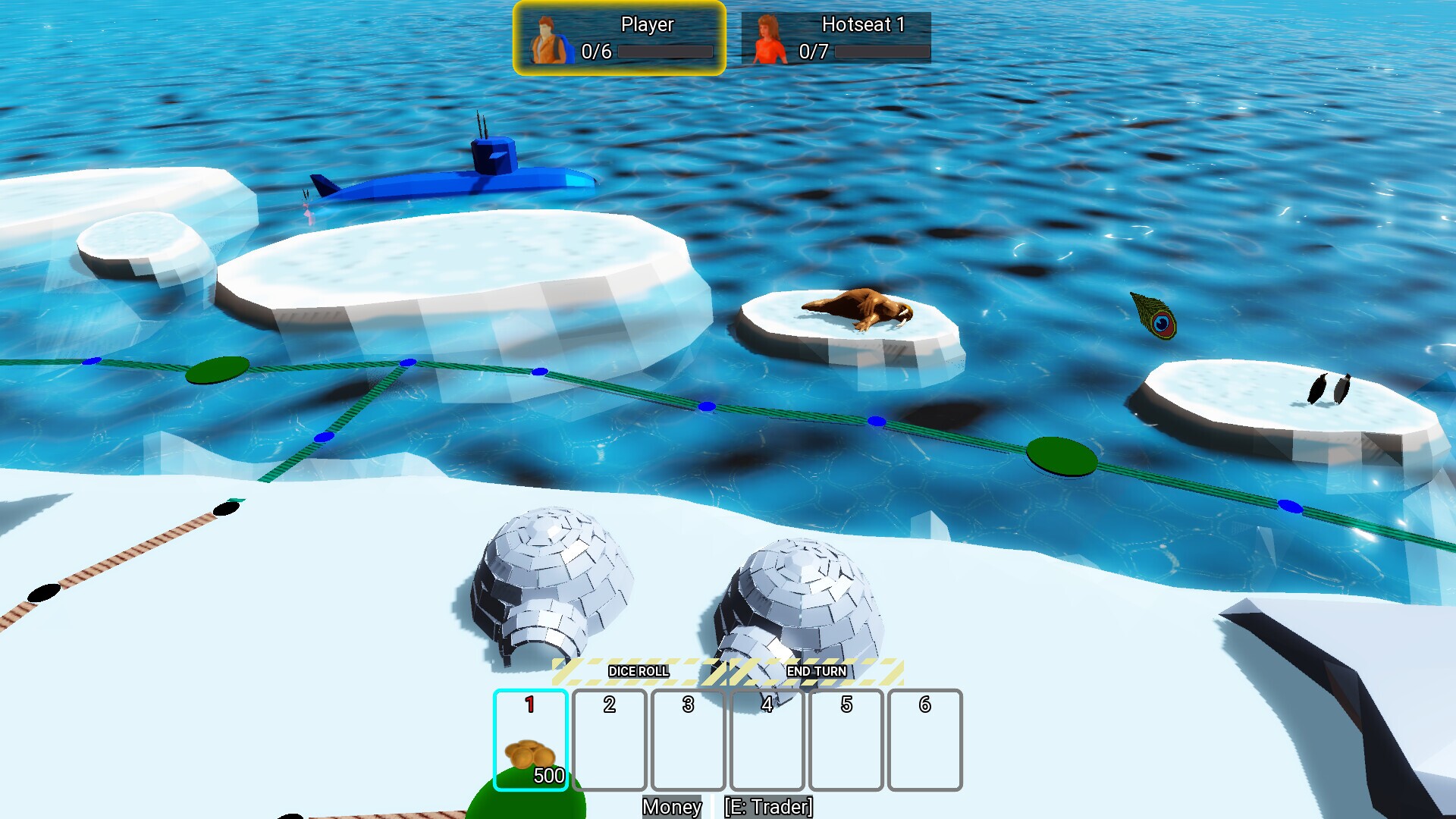This screenshot has width=1456, height=819.
Task: Select inventory slot 4
Action: point(767,739)
